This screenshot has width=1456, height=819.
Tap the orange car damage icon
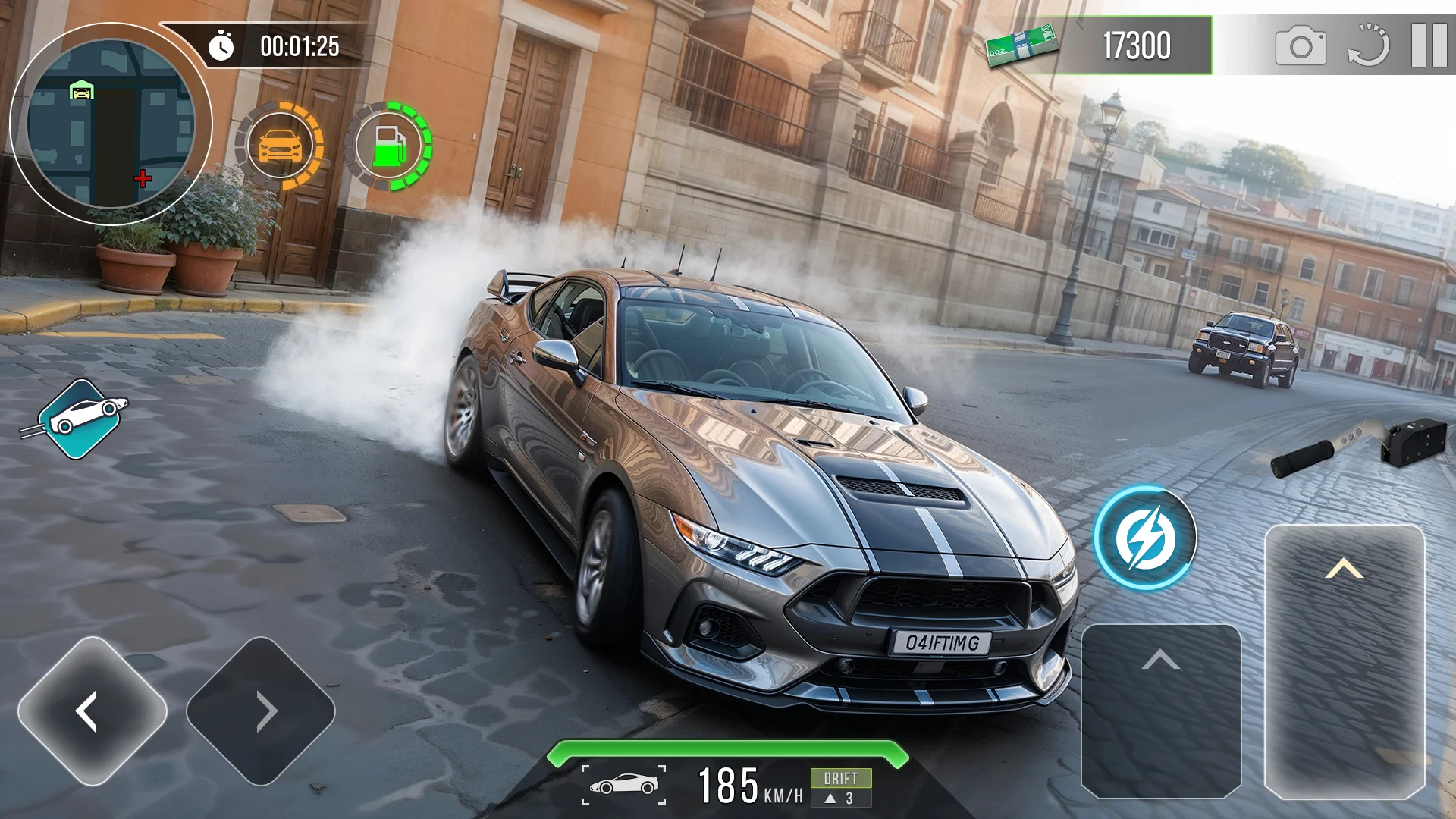pyautogui.click(x=281, y=146)
